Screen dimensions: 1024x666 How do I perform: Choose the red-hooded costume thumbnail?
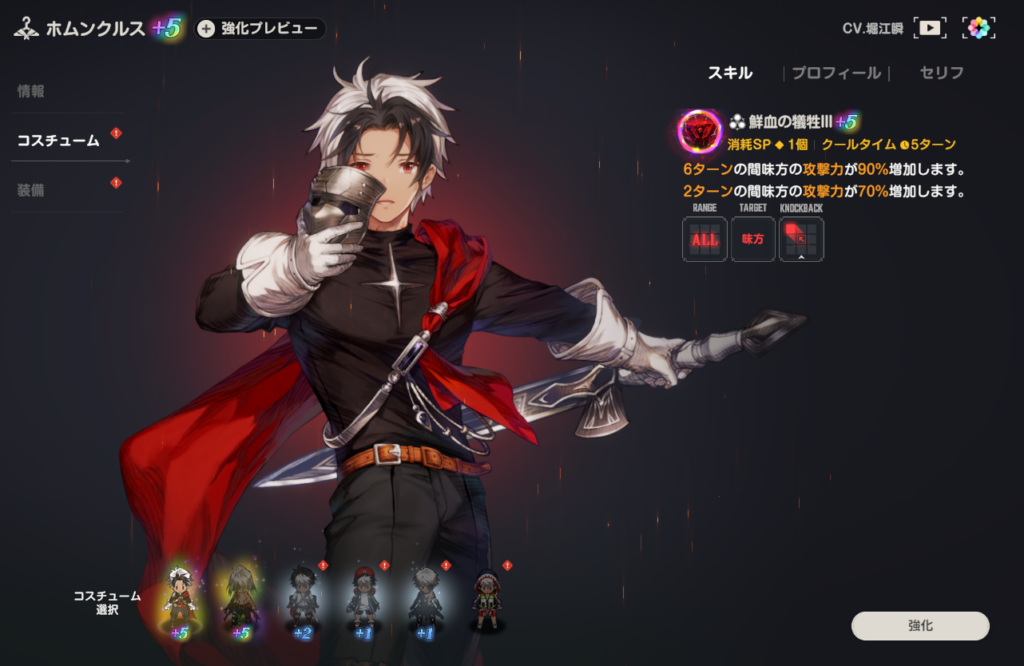point(487,600)
